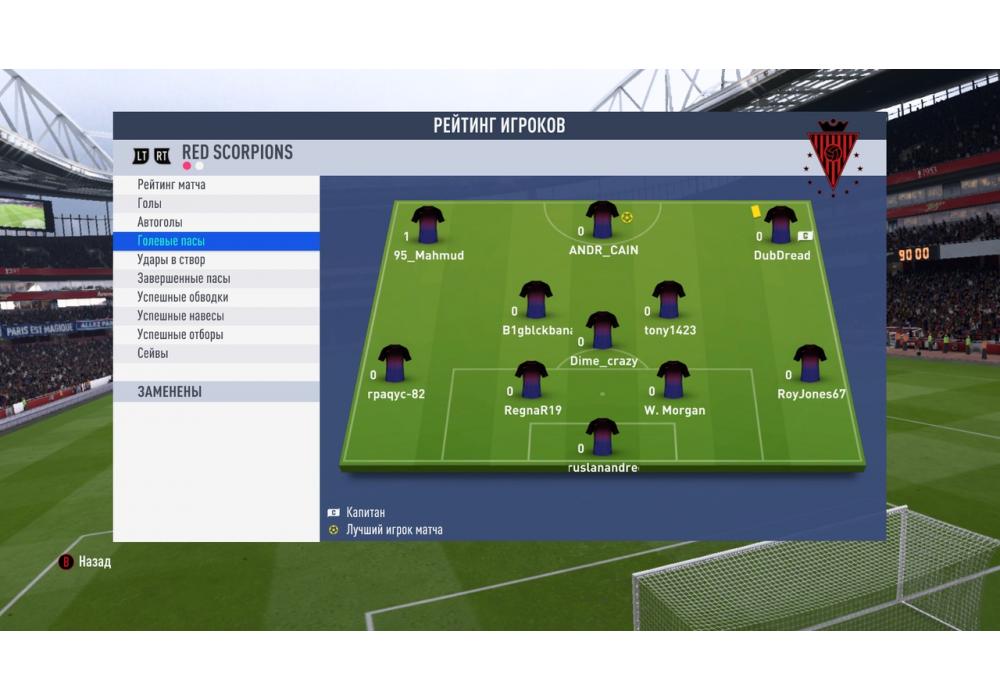
Task: Select captain DubDread's shirt
Action: (779, 225)
